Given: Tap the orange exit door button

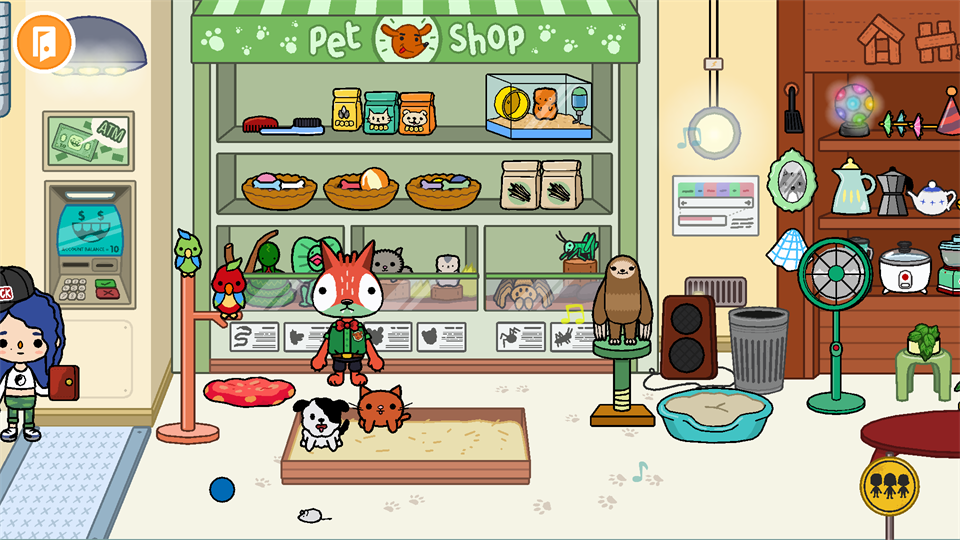Looking at the screenshot, I should coord(44,41).
